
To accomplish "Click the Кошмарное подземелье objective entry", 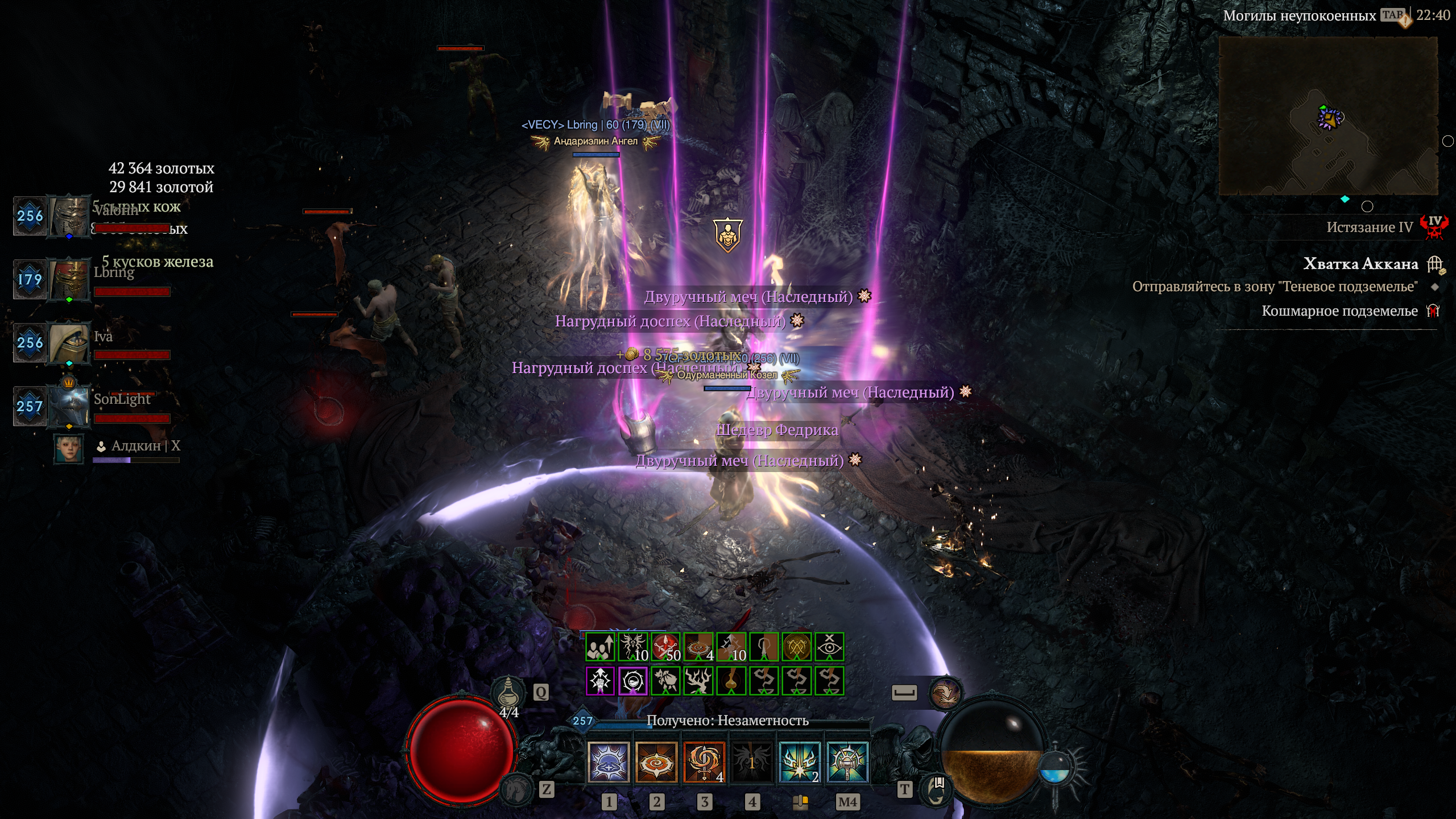I will 1339,311.
